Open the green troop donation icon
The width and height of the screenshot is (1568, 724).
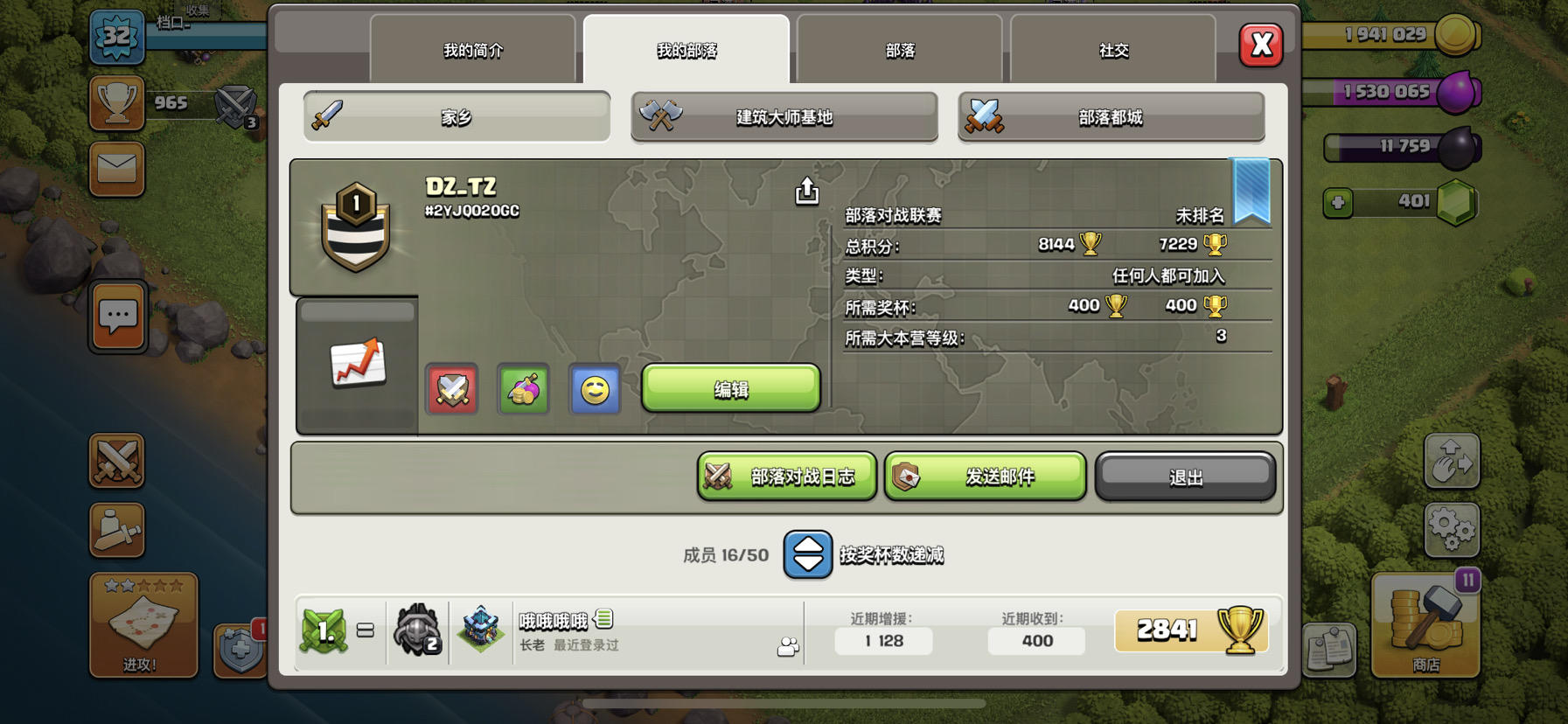pyautogui.click(x=522, y=390)
